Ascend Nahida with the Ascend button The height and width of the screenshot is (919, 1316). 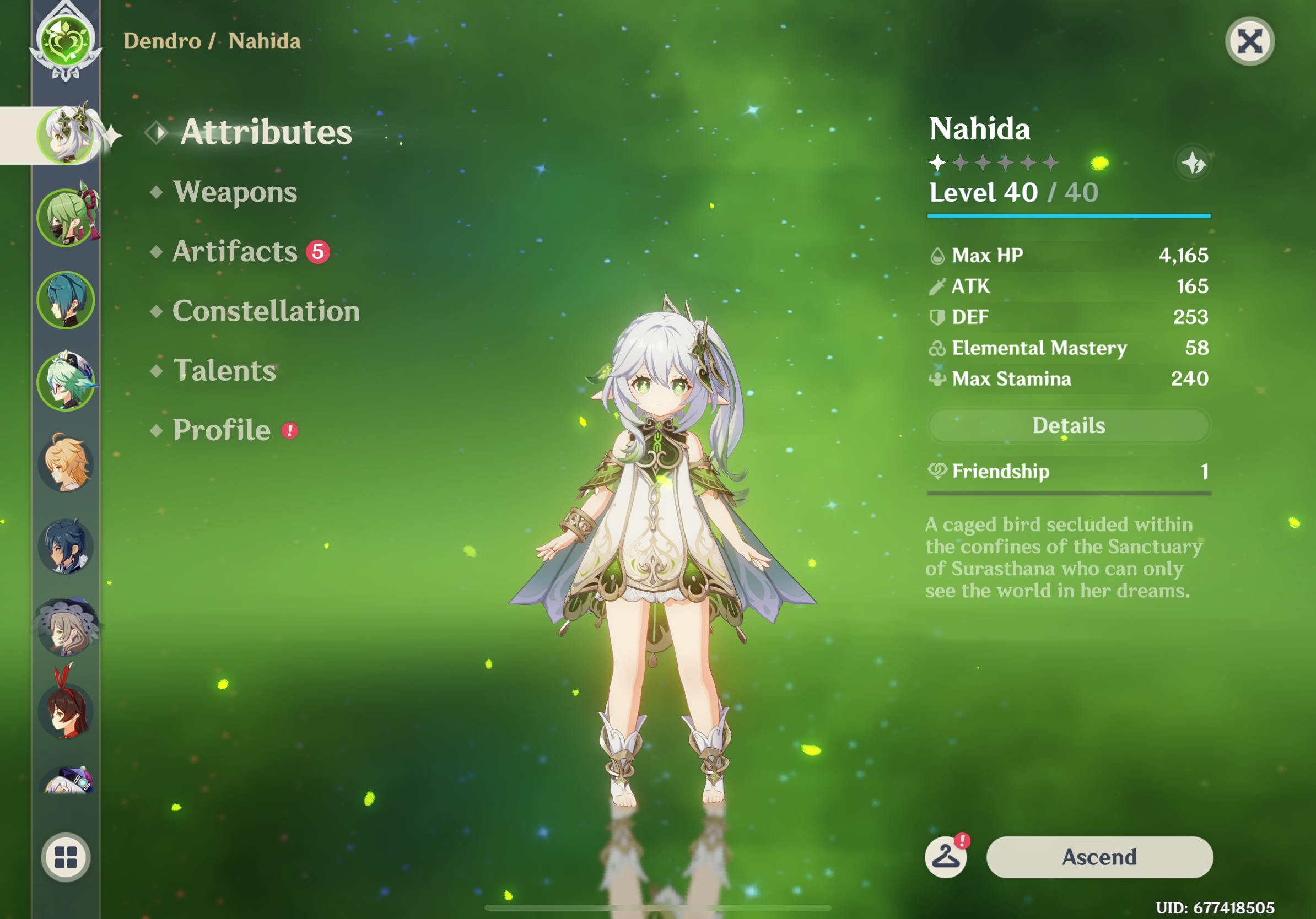tap(1099, 857)
